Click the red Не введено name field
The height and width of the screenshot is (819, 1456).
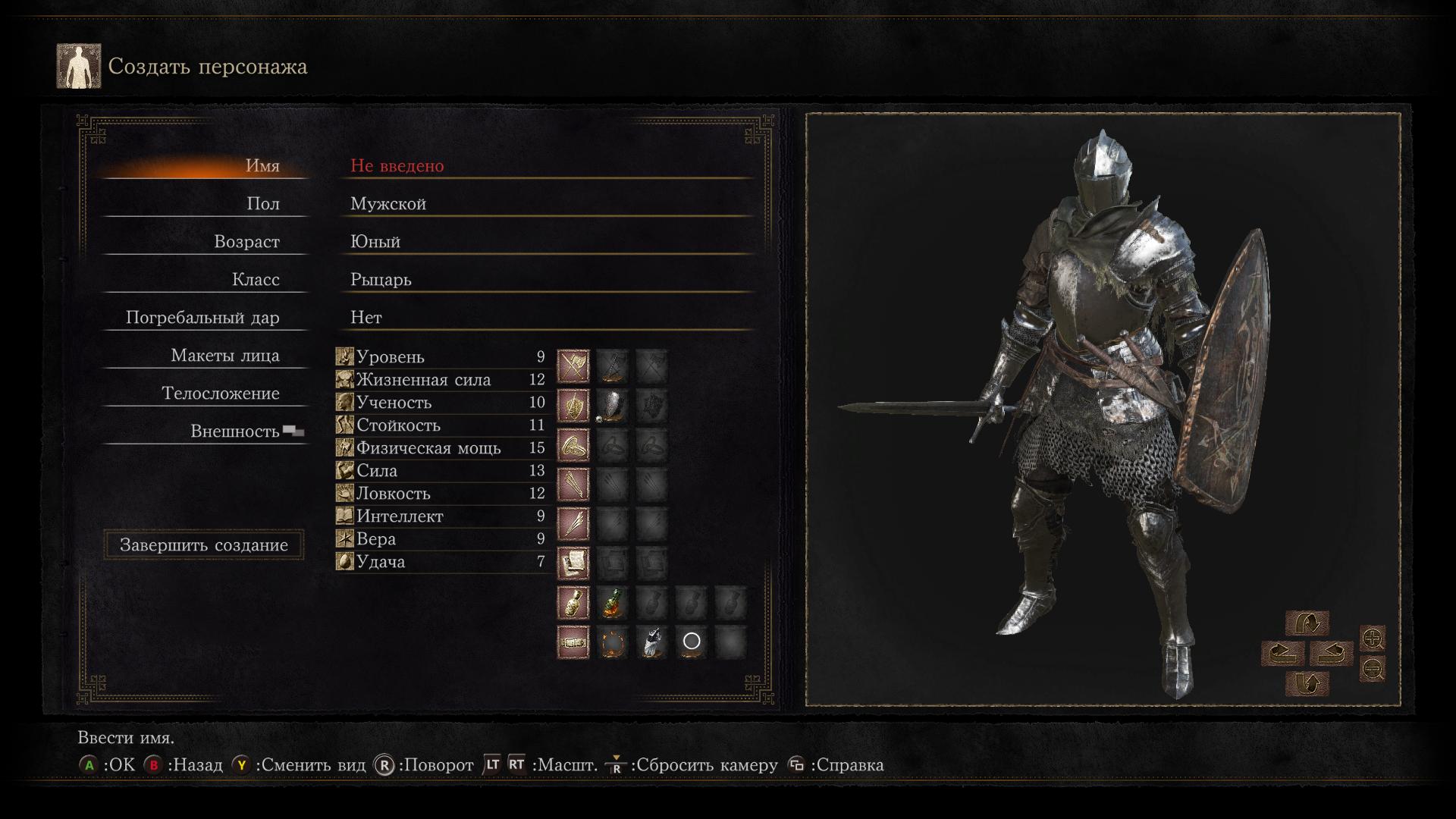(397, 166)
